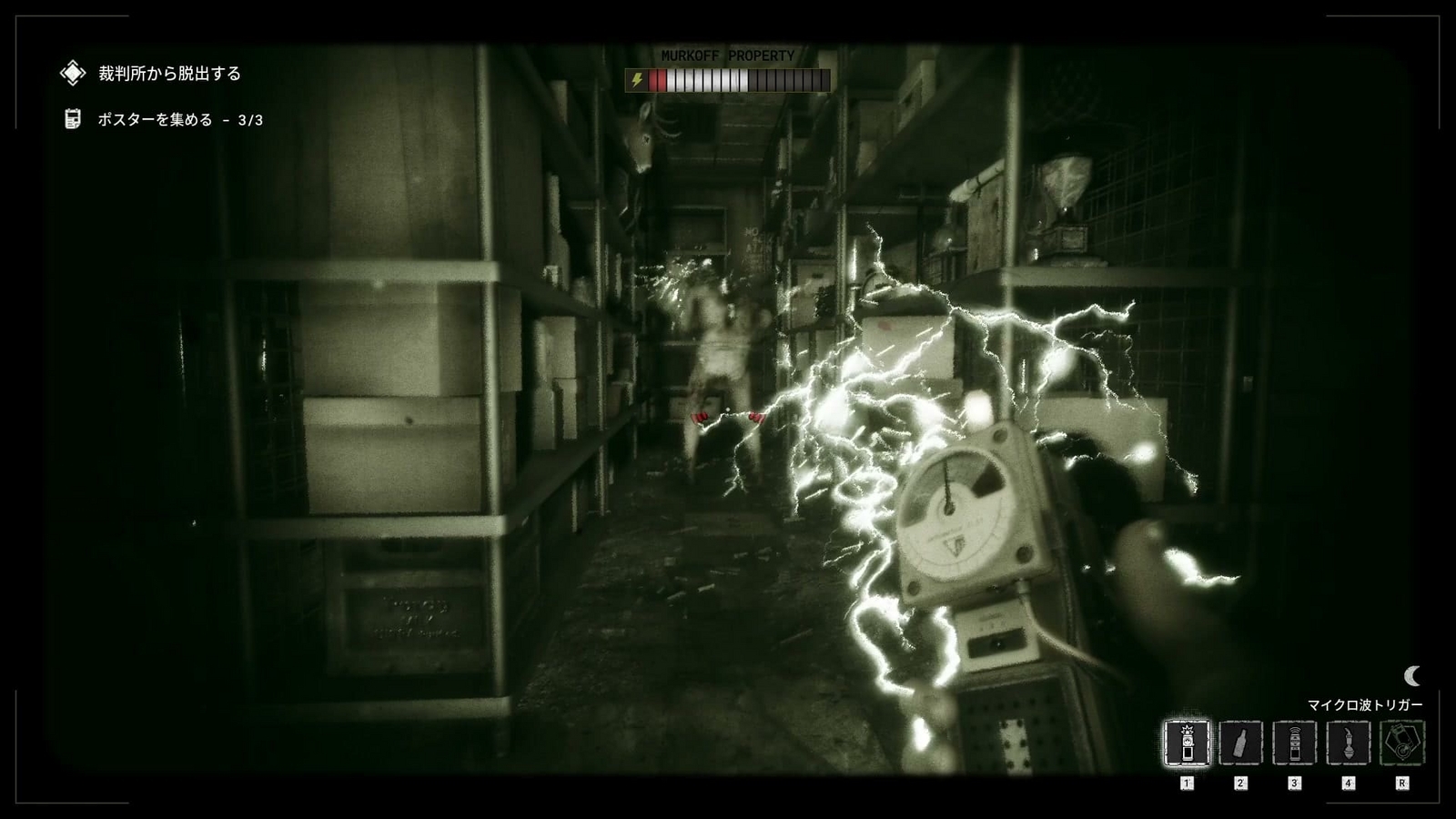Click the R keybind label under rig slot
This screenshot has height=819, width=1456.
1402,781
